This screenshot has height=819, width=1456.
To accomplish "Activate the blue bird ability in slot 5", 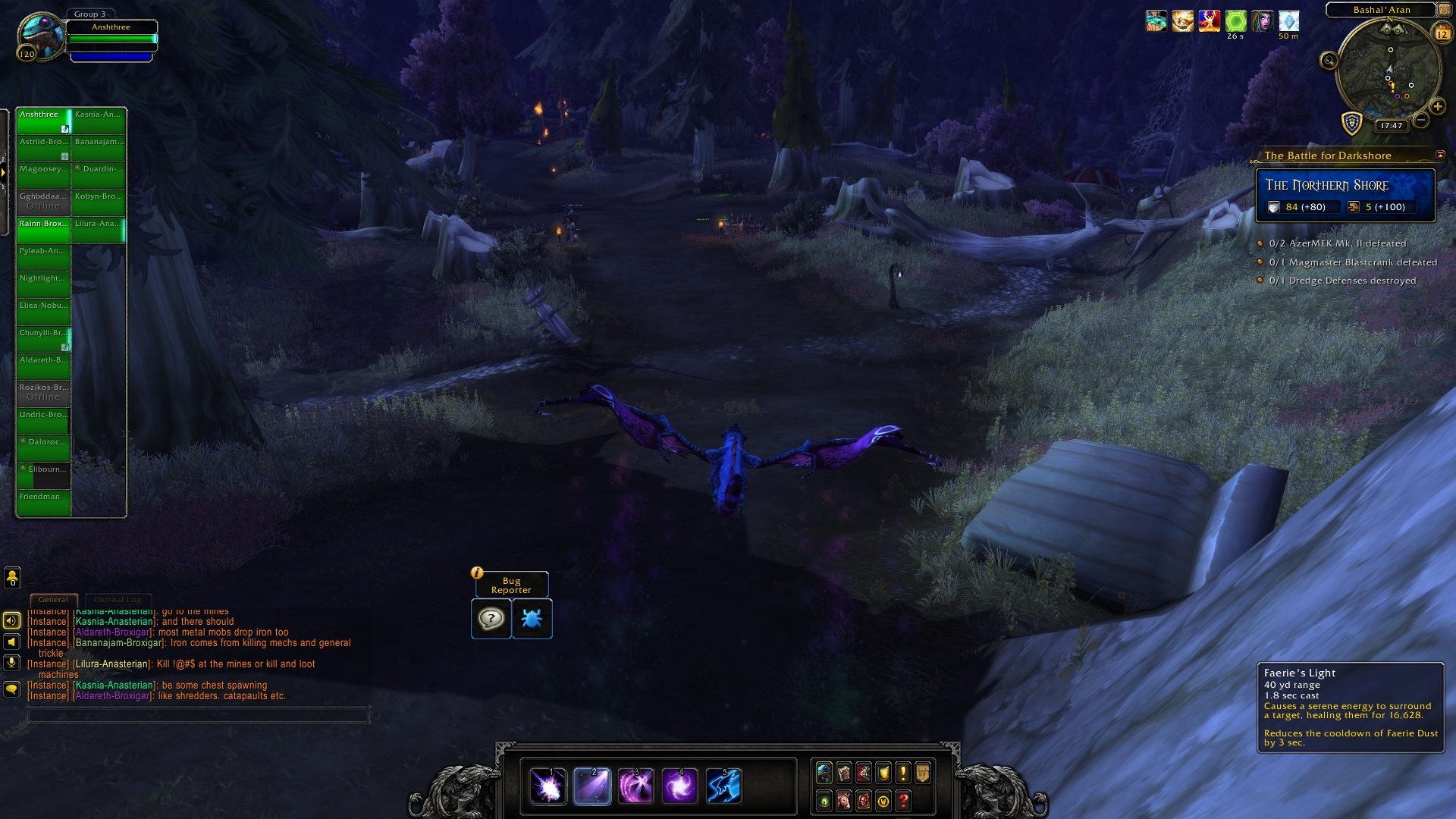I will (x=725, y=786).
